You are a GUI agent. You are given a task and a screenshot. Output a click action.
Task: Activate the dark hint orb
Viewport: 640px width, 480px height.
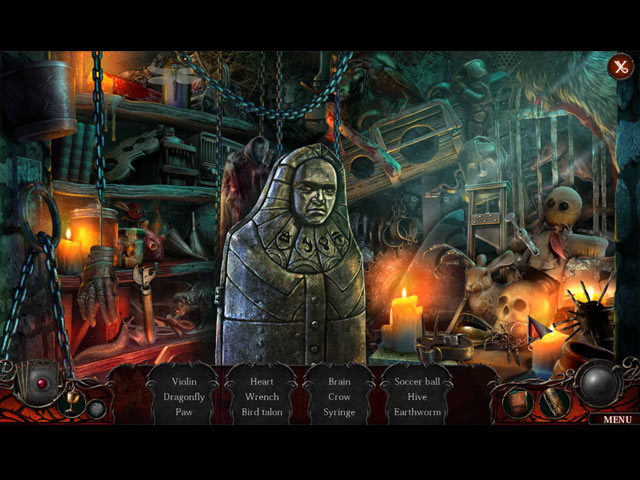pyautogui.click(x=601, y=384)
